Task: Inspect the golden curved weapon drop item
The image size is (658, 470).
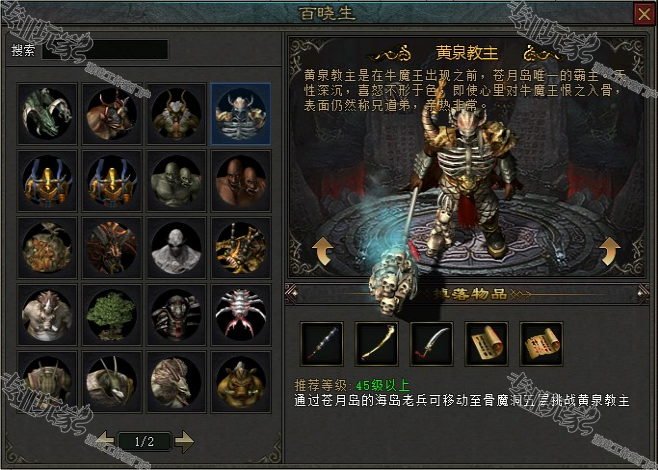Action: [377, 344]
